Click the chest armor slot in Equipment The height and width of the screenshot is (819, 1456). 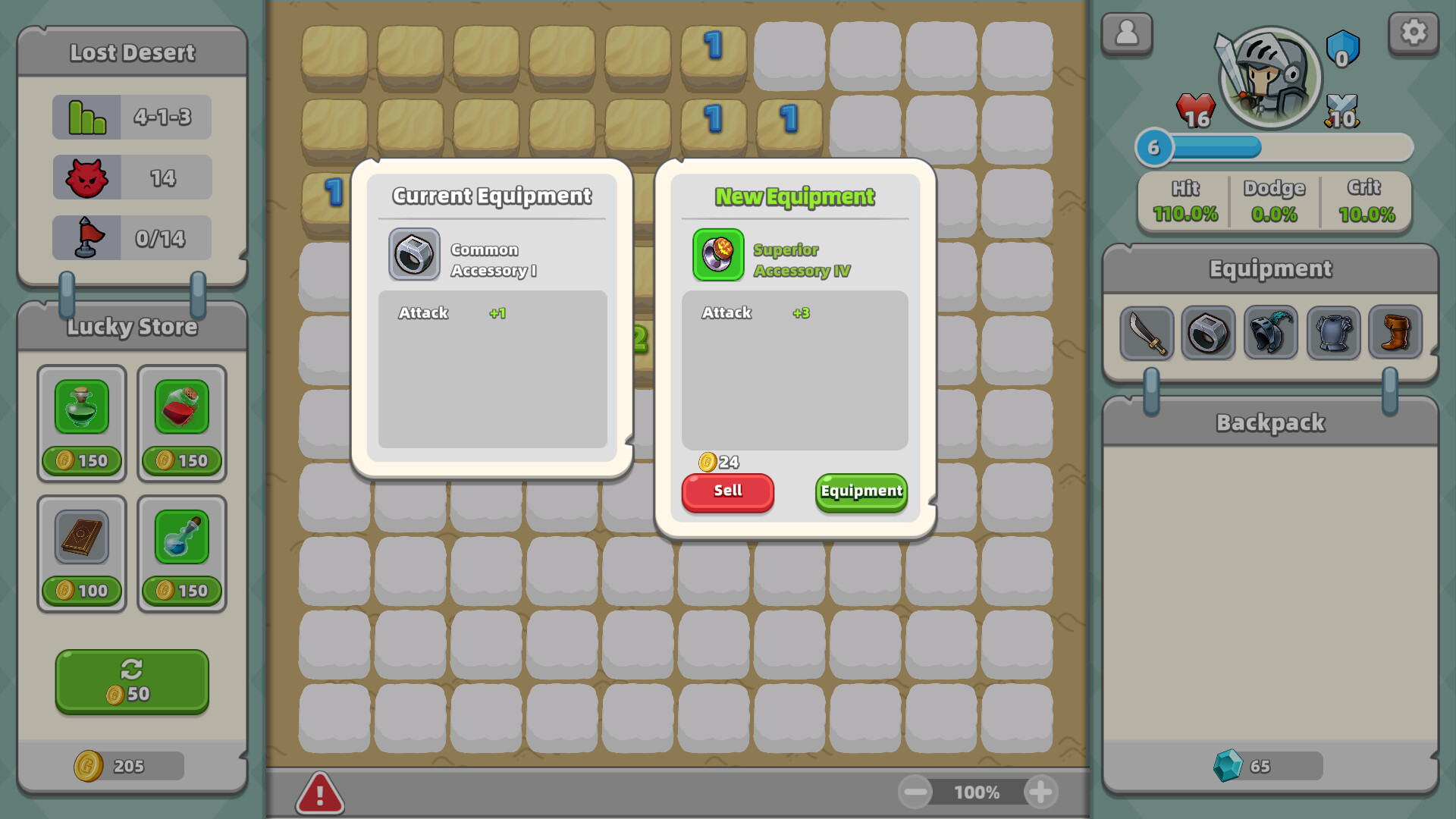(x=1332, y=333)
